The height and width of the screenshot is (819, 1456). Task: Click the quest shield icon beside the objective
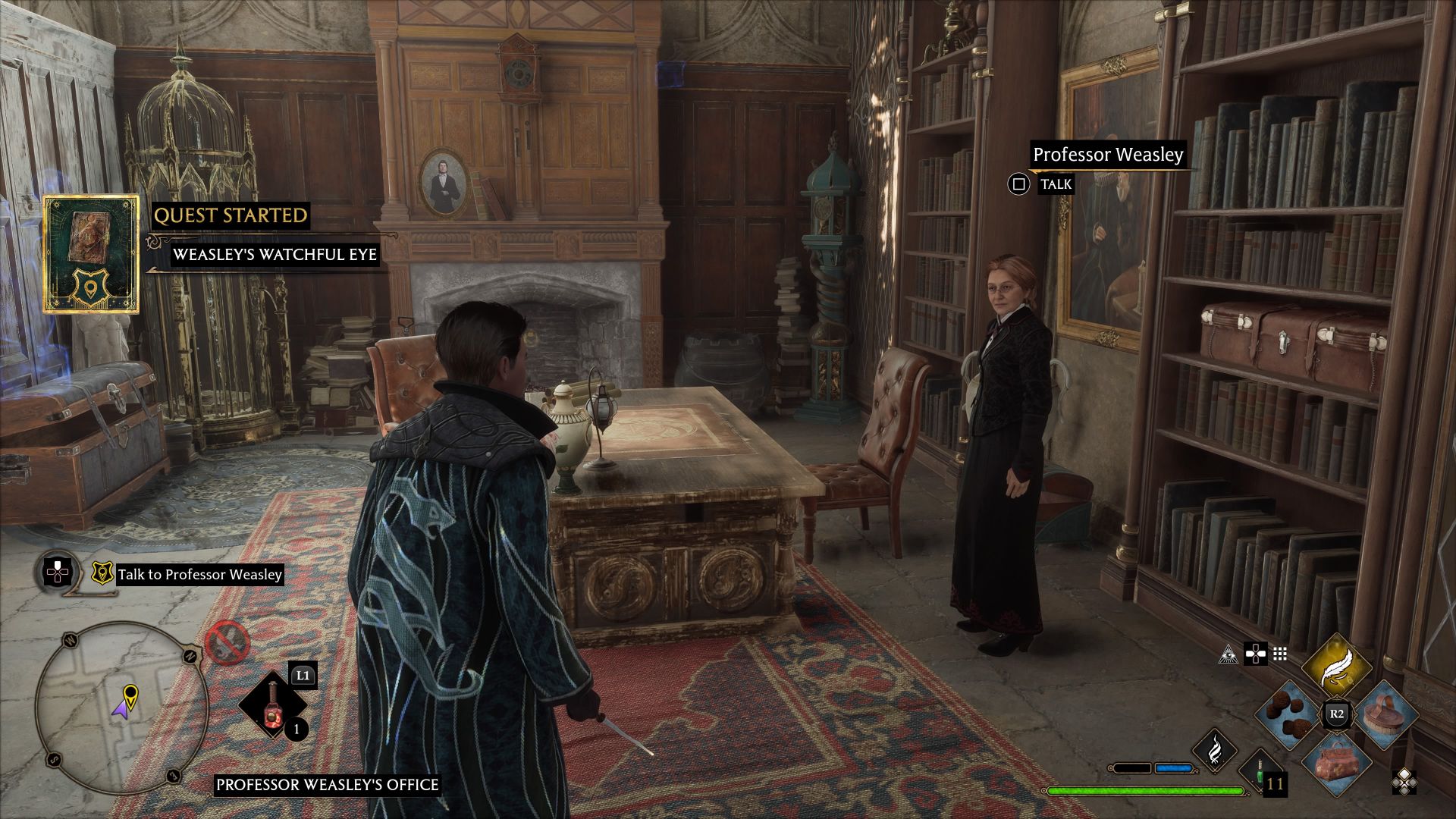[104, 573]
